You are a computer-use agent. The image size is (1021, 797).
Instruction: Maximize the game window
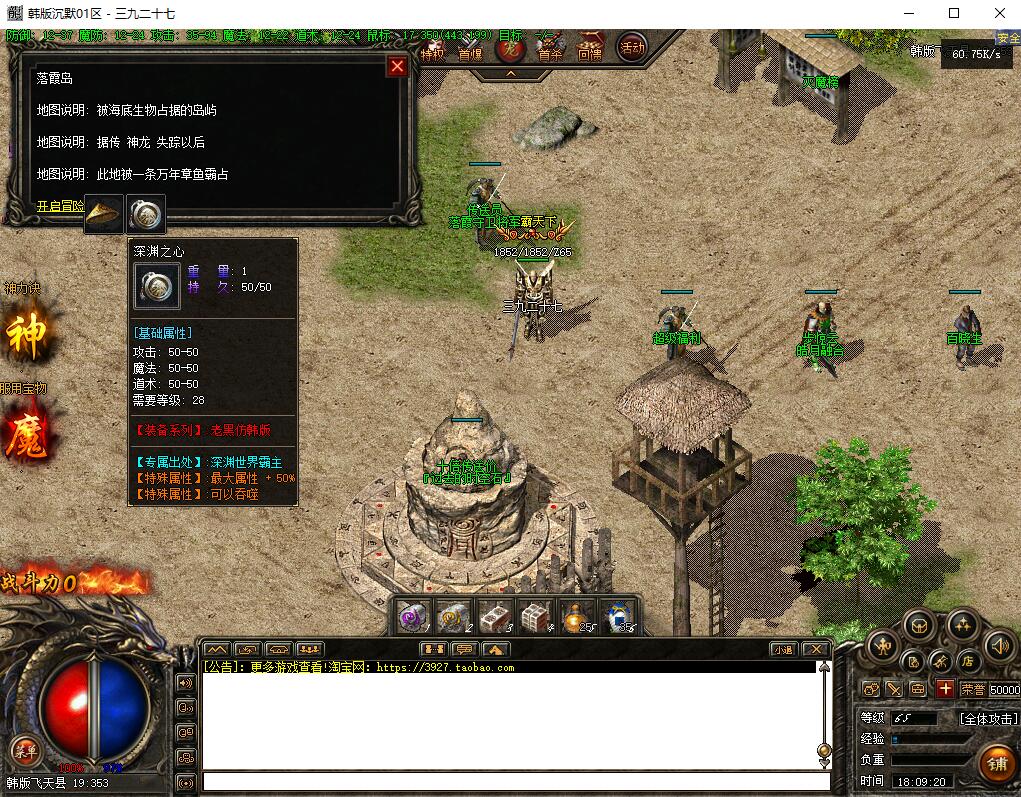pos(954,13)
